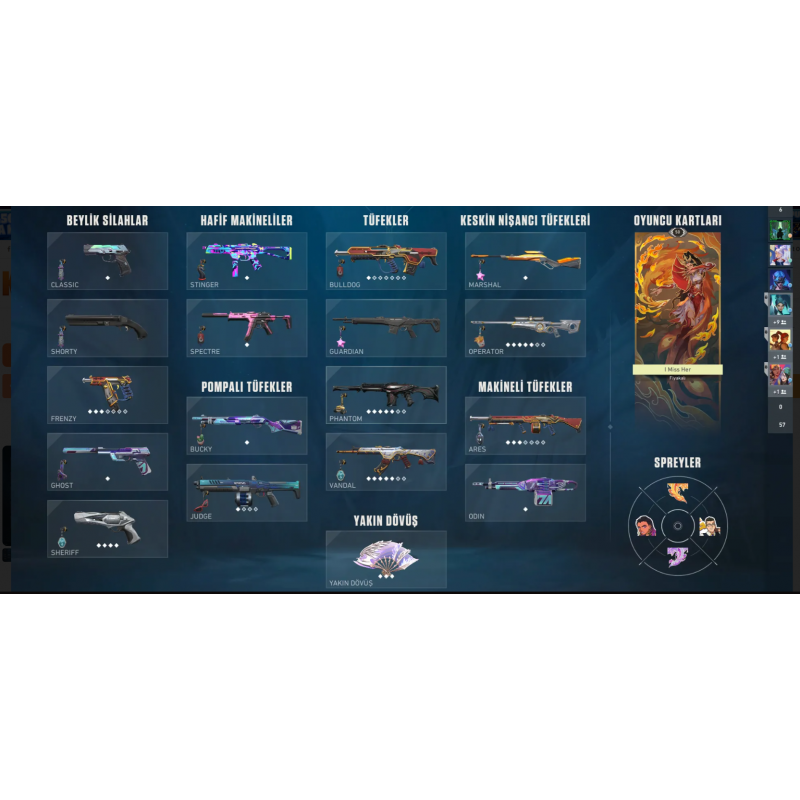This screenshot has height=800, width=800.
Task: Open the I Miss Her player card
Action: coord(677,330)
